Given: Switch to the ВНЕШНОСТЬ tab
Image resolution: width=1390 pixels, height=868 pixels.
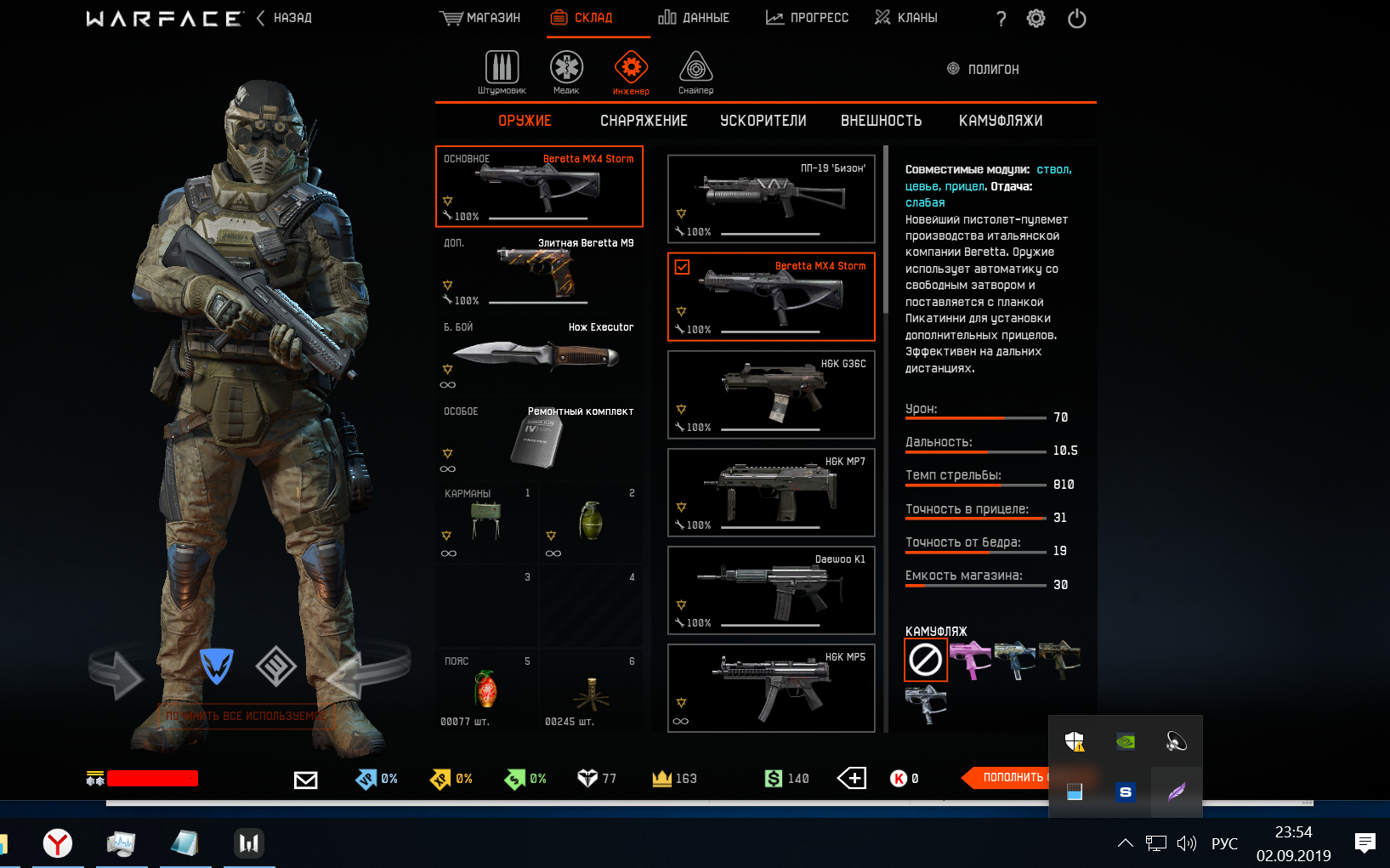Looking at the screenshot, I should point(881,121).
